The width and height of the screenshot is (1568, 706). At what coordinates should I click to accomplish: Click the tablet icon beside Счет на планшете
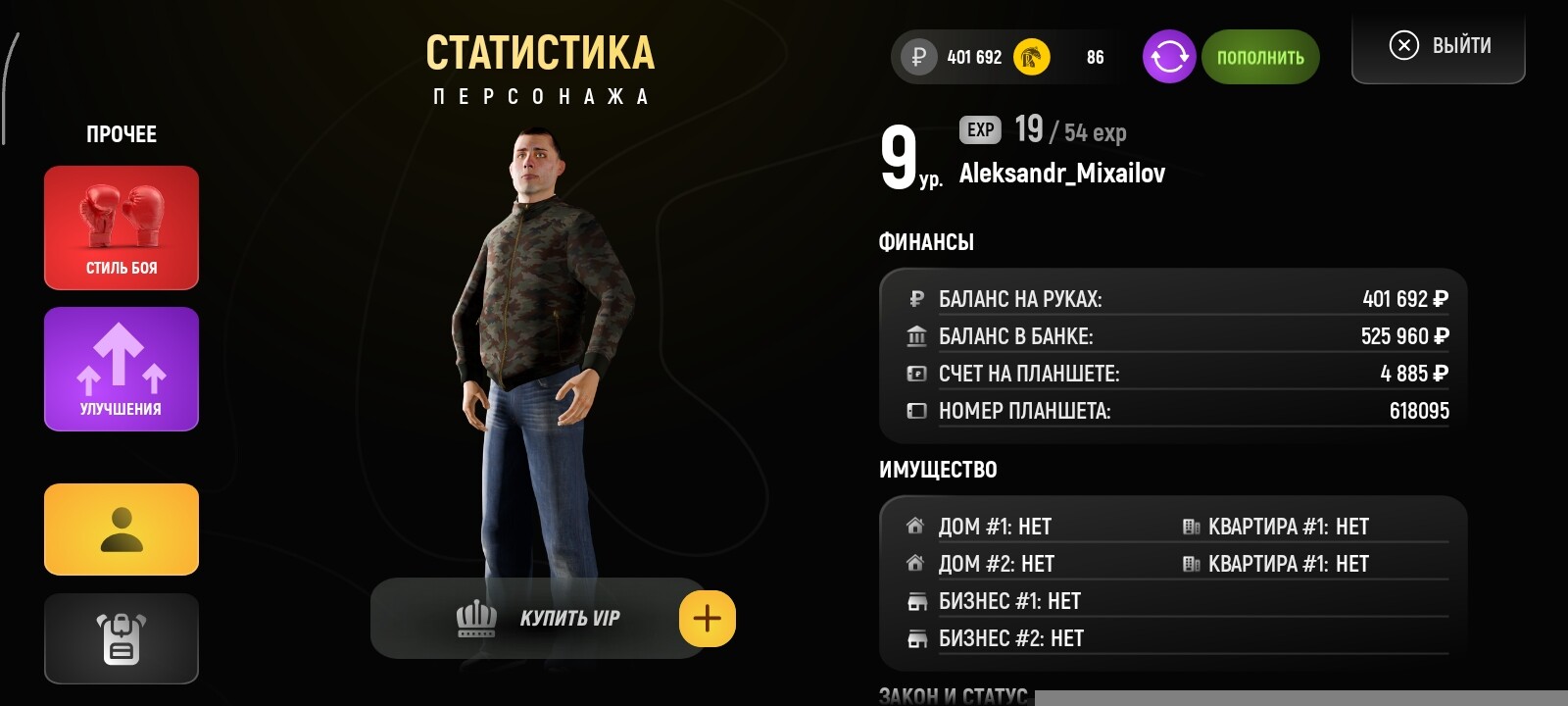tap(915, 374)
